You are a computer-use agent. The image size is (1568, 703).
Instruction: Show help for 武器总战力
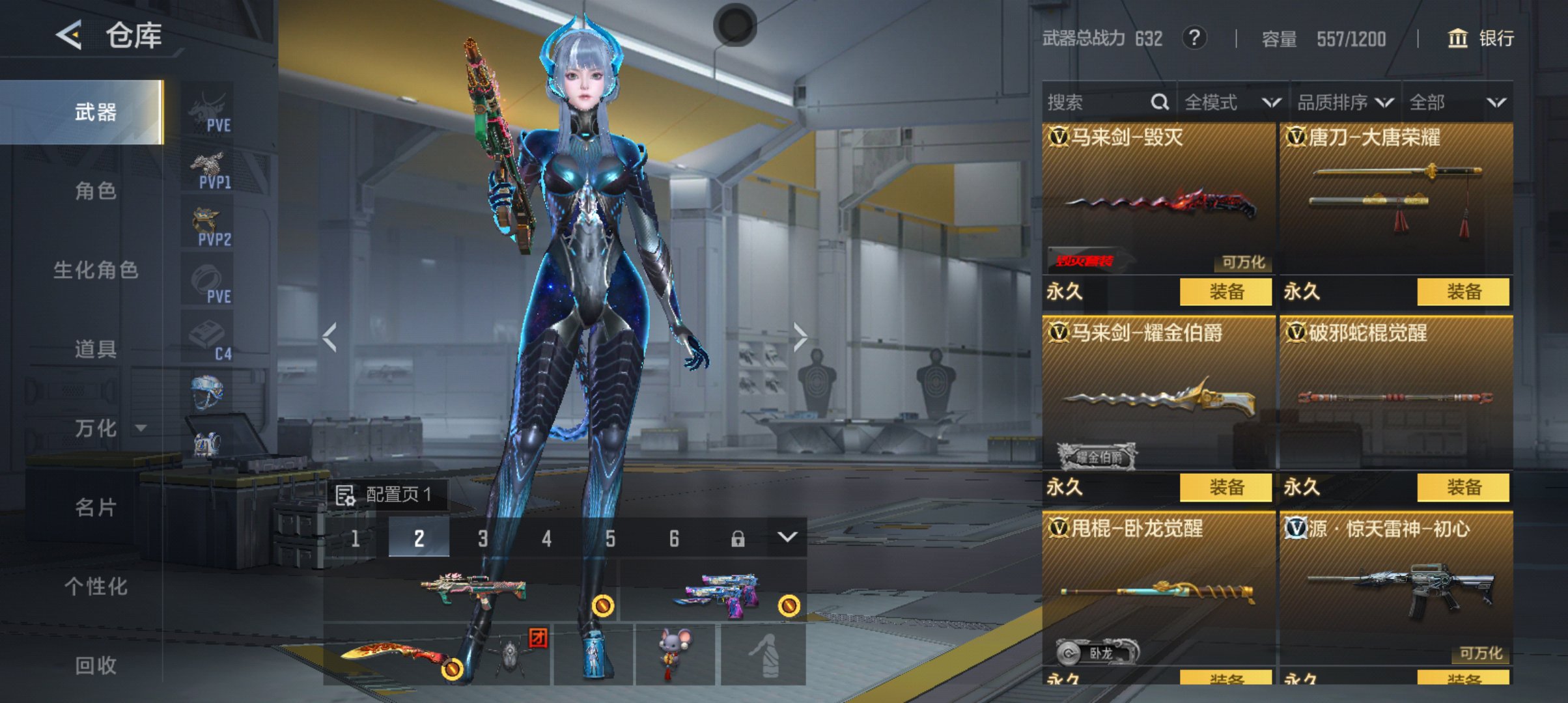pyautogui.click(x=1194, y=38)
